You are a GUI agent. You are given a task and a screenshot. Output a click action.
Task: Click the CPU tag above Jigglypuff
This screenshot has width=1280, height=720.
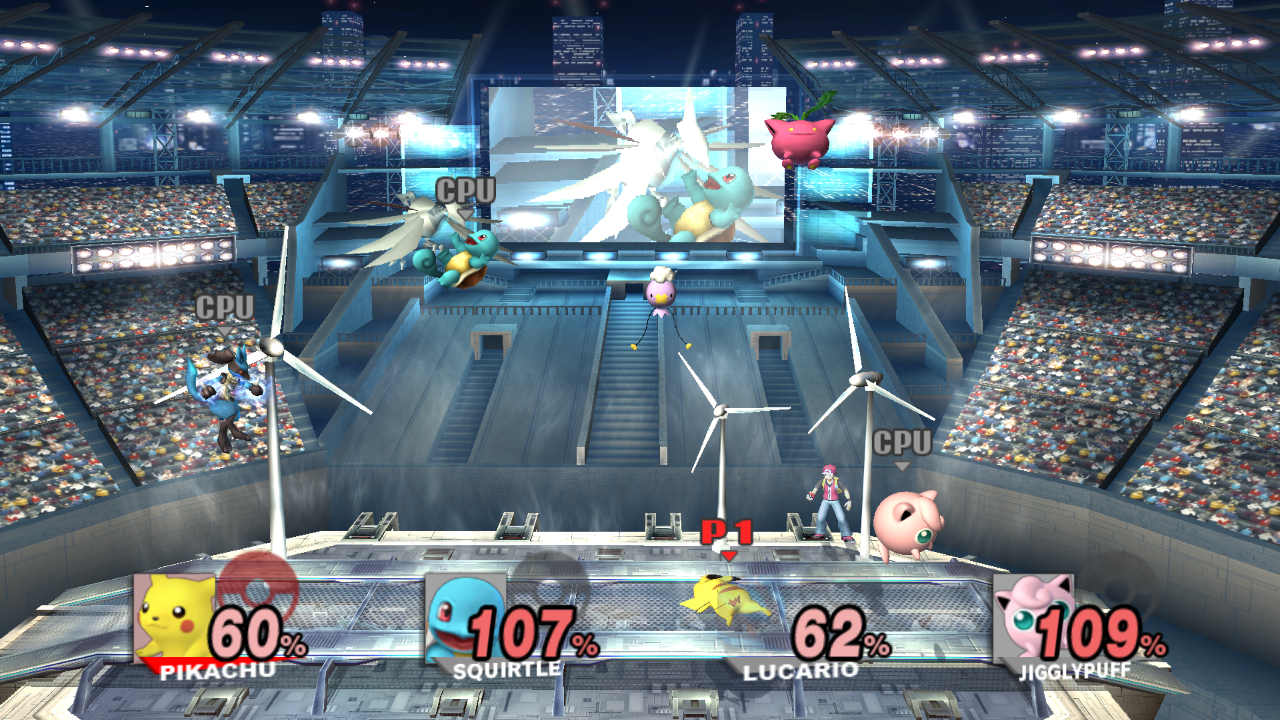coord(901,440)
